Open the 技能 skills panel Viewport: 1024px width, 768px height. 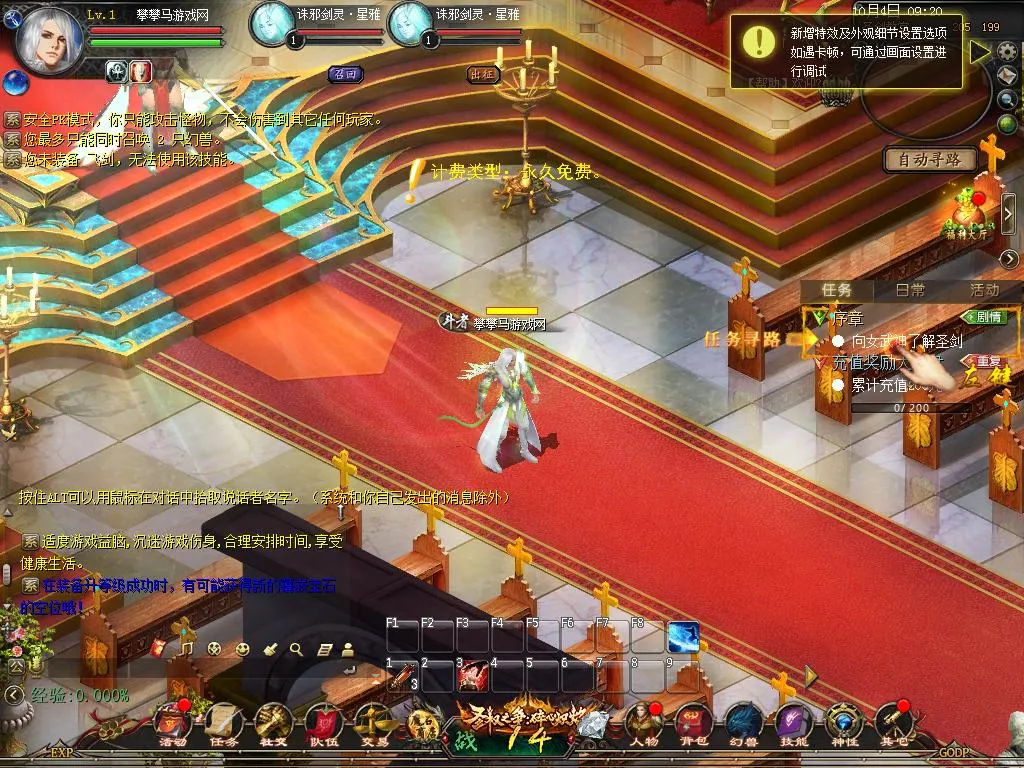click(792, 722)
